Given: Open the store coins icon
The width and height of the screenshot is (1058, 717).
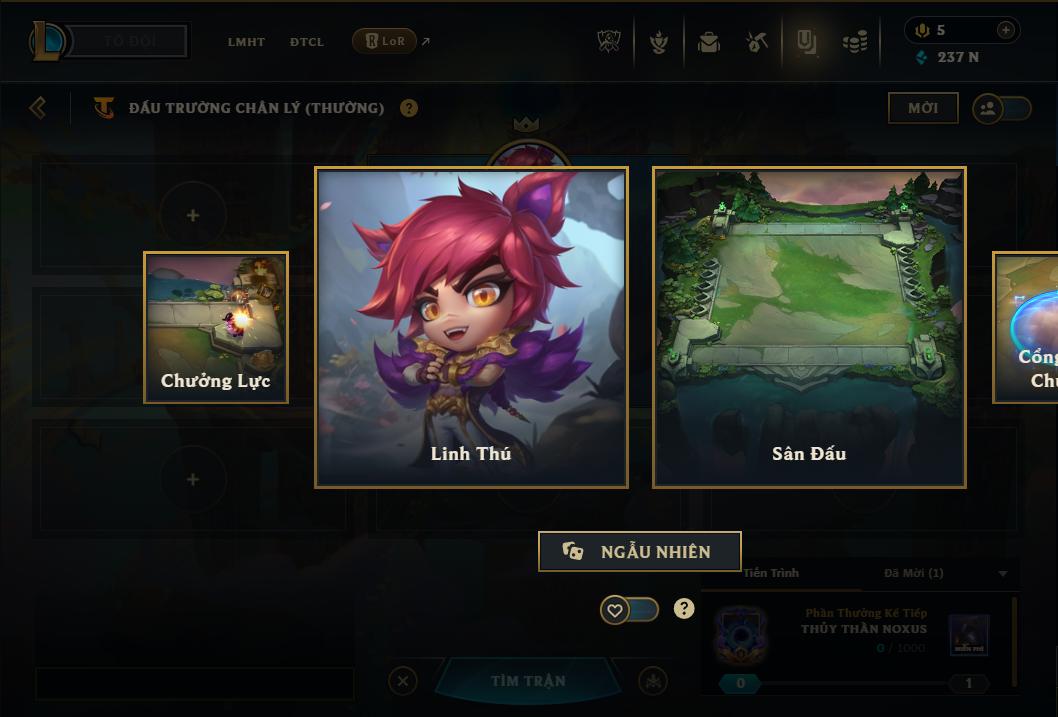Looking at the screenshot, I should tap(854, 42).
